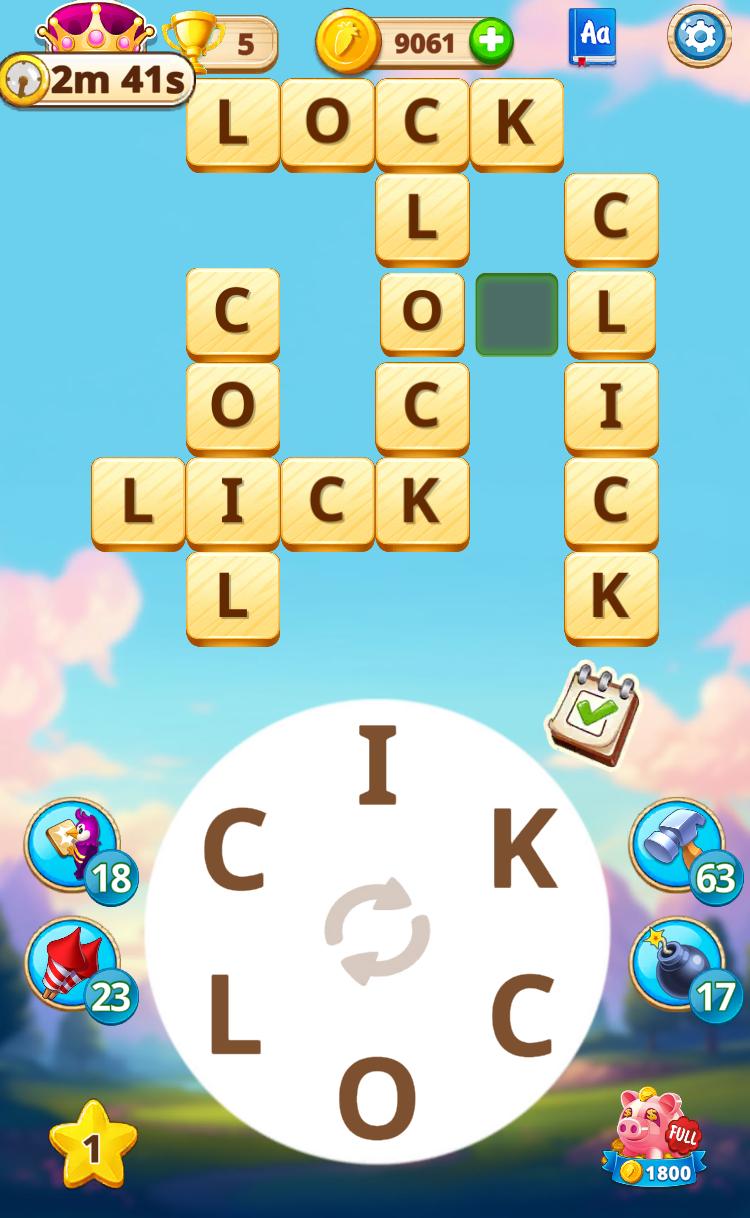Open the blue dictionary book
Image resolution: width=750 pixels, height=1218 pixels.
click(x=593, y=37)
